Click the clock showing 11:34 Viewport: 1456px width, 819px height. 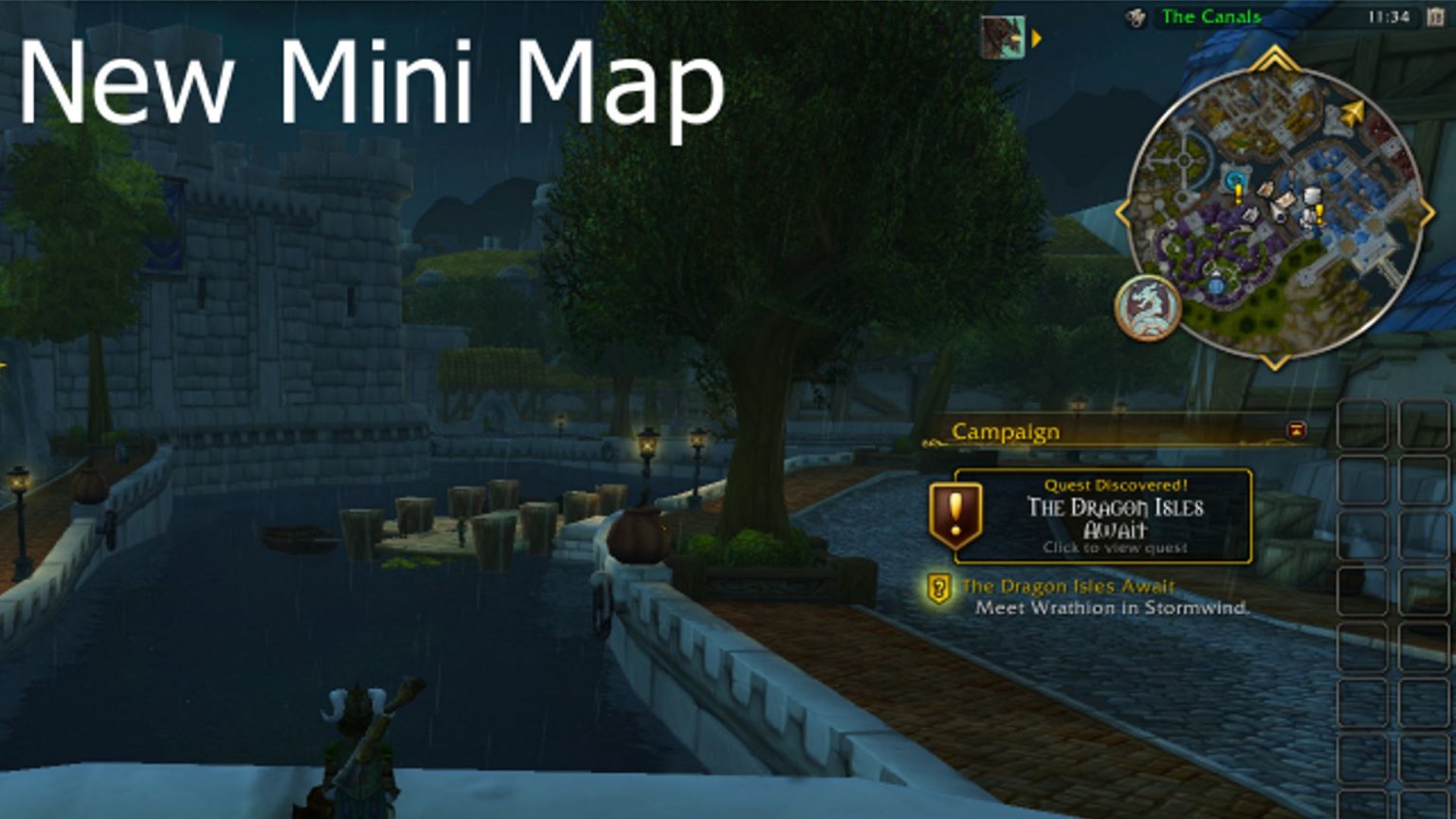pos(1388,16)
